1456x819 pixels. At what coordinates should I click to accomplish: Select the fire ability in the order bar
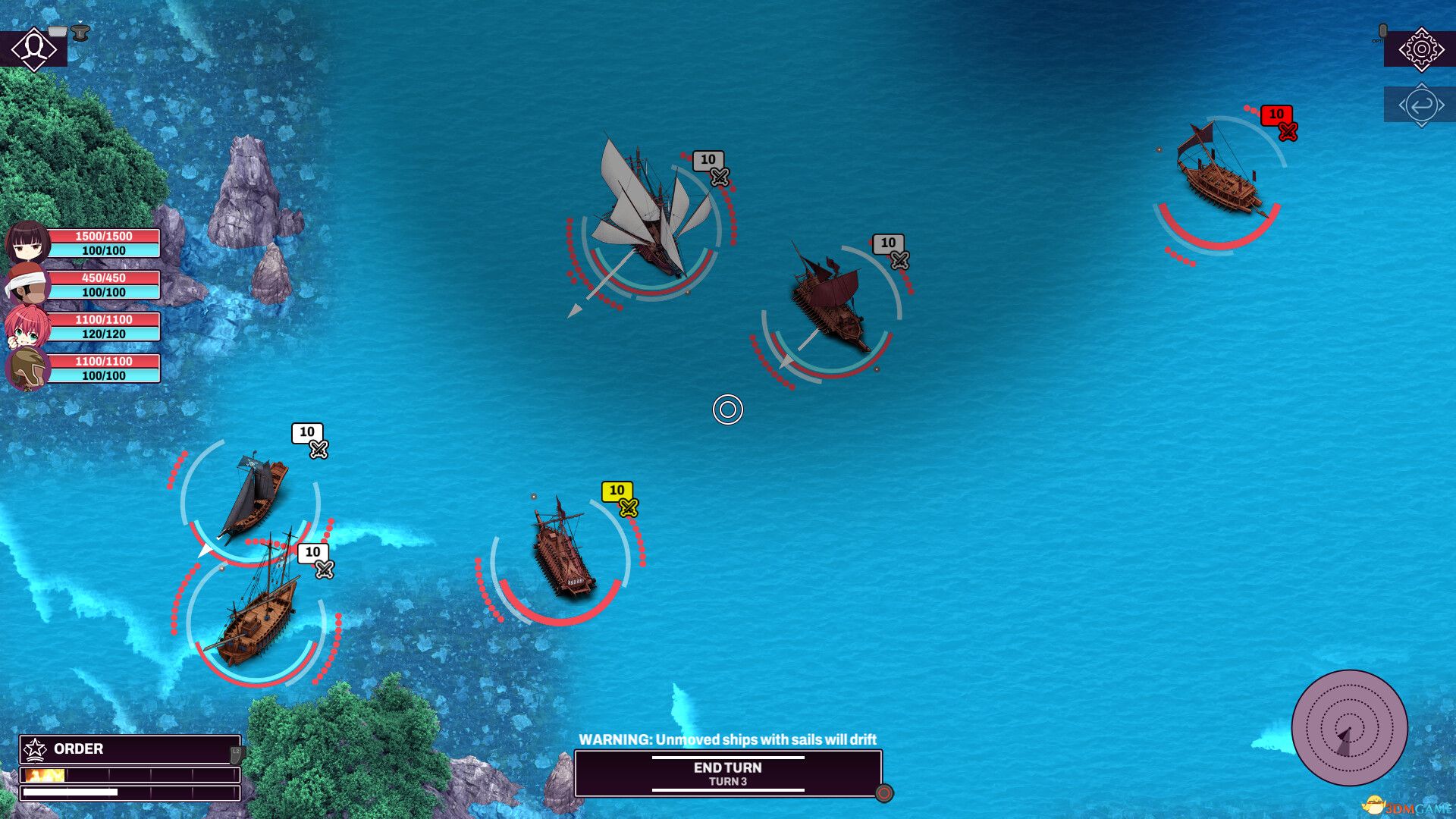point(47,775)
